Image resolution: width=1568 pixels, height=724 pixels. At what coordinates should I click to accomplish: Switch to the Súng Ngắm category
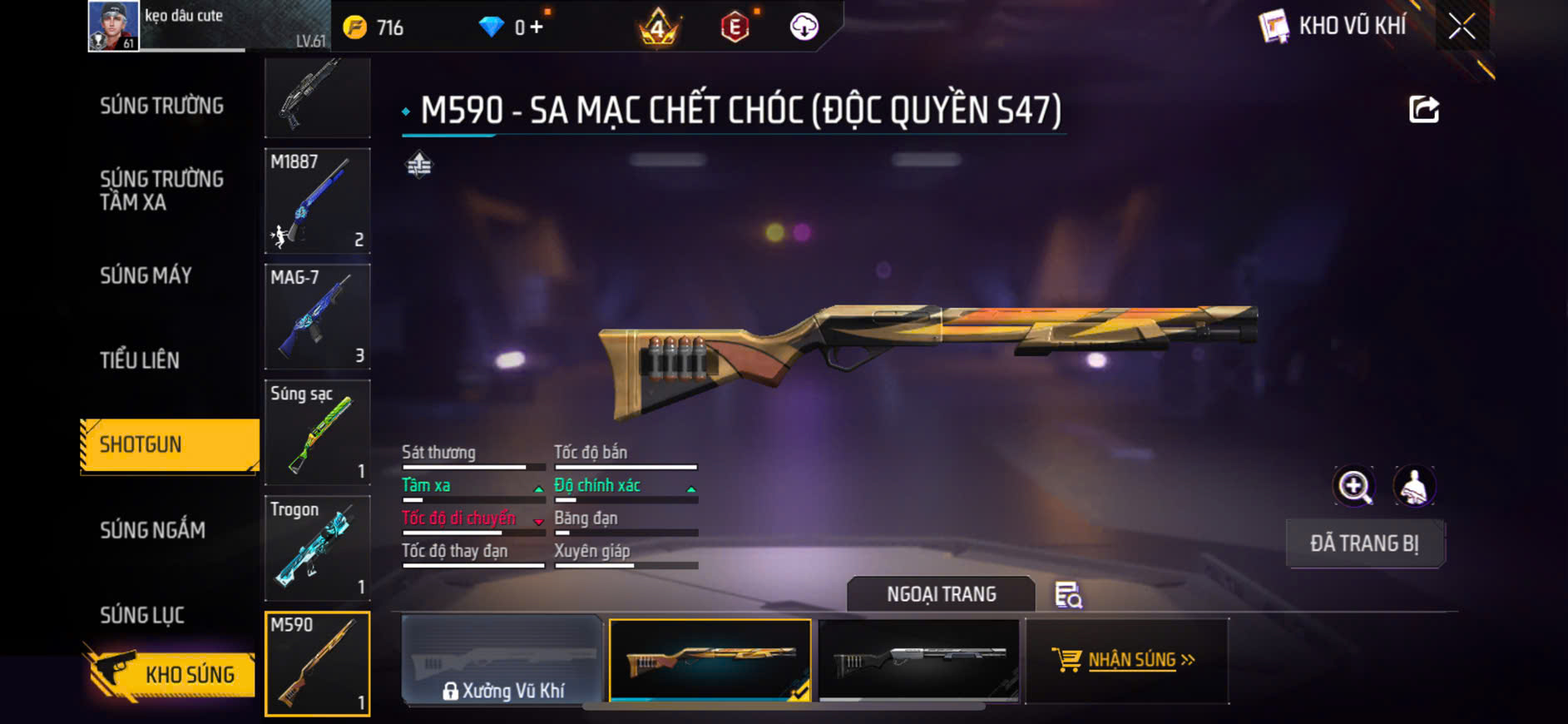tap(152, 530)
